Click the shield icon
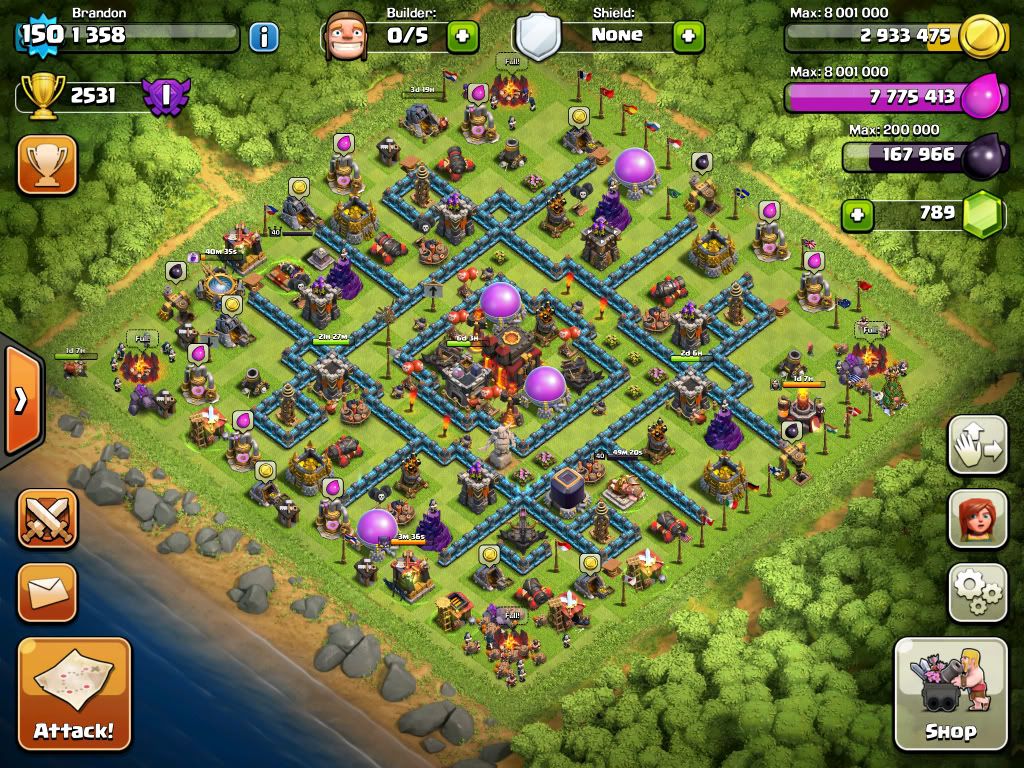The width and height of the screenshot is (1024, 768). click(537, 38)
